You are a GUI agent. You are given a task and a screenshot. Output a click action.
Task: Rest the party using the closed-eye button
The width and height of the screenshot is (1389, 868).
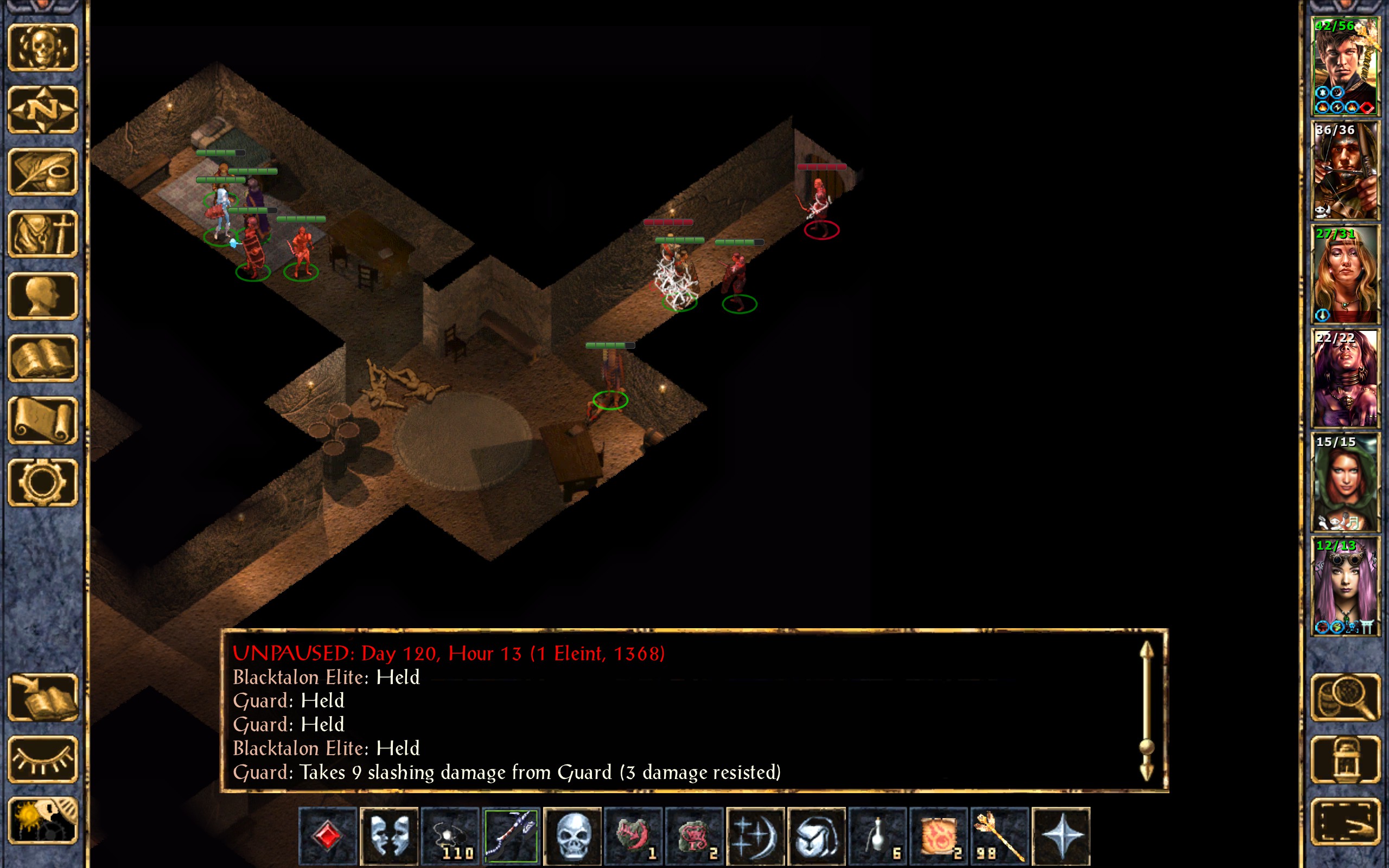[x=43, y=759]
